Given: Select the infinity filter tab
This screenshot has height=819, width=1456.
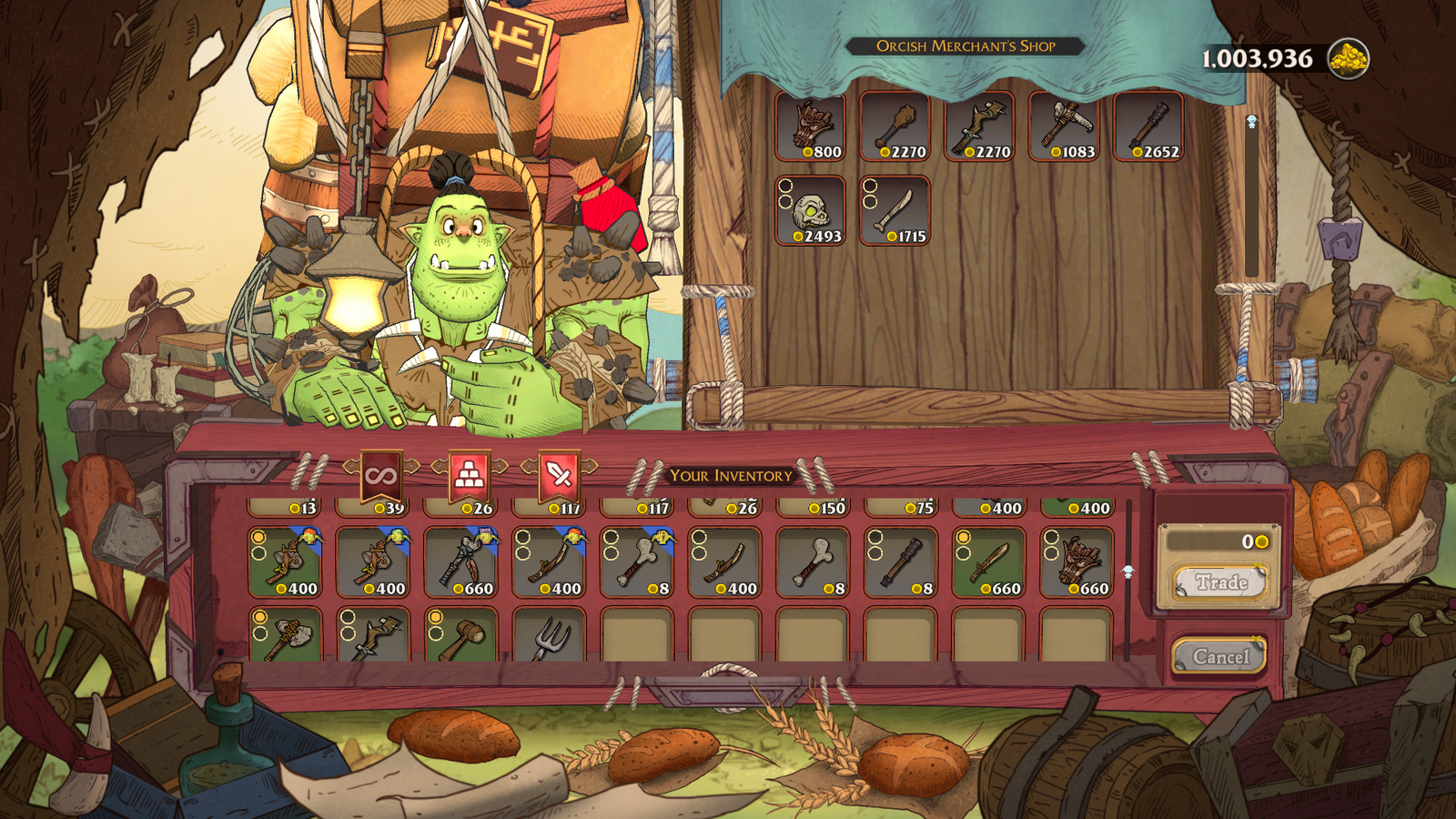Looking at the screenshot, I should 380,476.
